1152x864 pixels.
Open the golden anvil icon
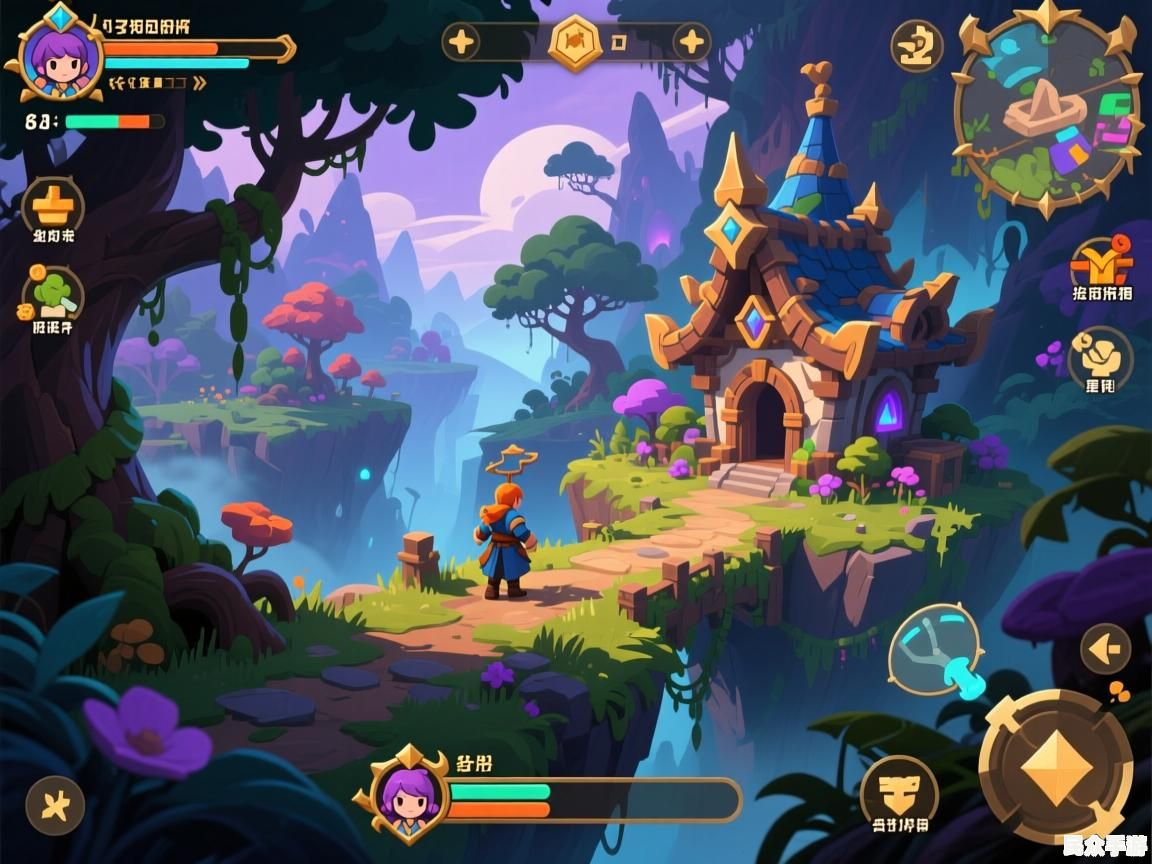pyautogui.click(x=53, y=205)
